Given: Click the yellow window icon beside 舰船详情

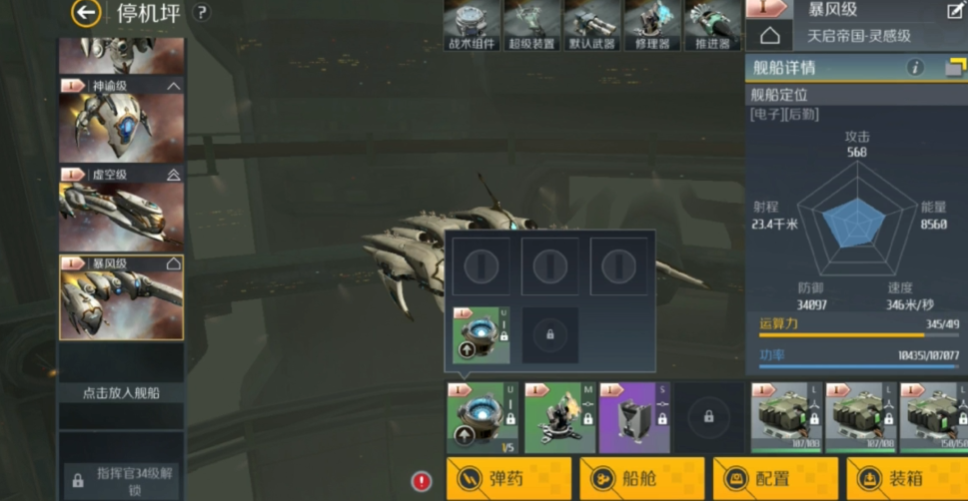Looking at the screenshot, I should click(954, 68).
